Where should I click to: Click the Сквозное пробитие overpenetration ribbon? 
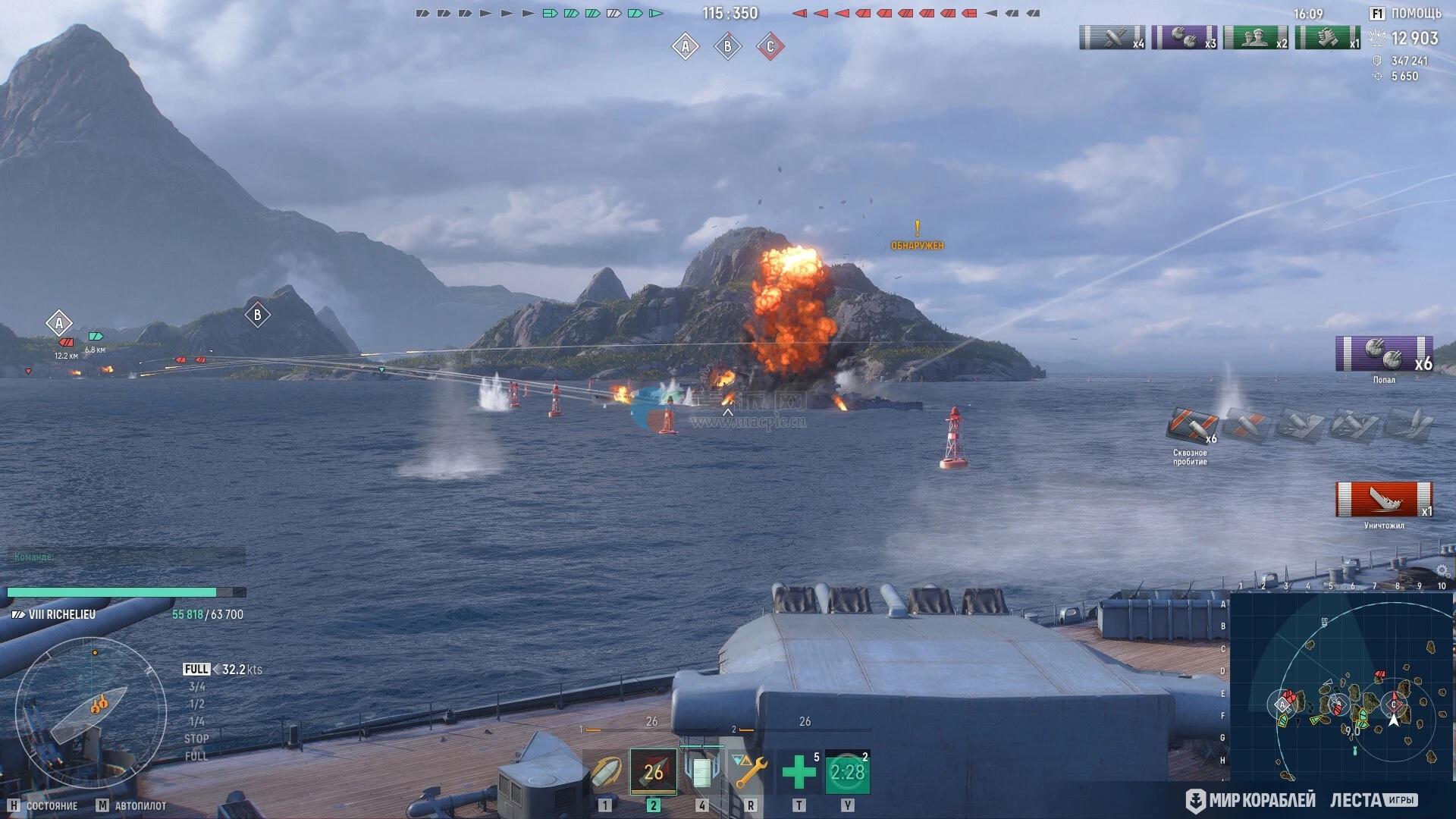1191,427
